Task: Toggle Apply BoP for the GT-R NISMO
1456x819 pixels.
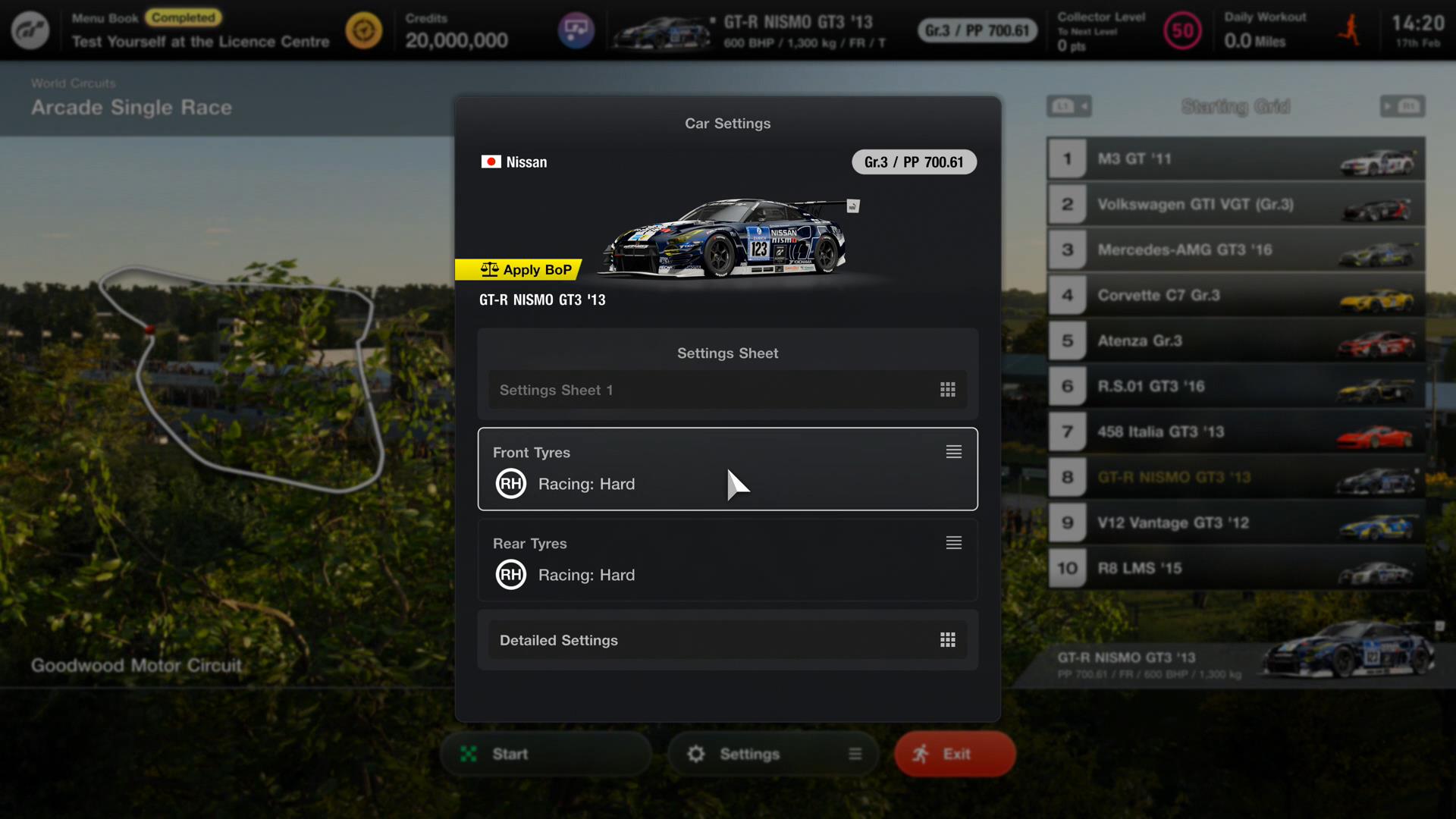Action: (x=519, y=269)
